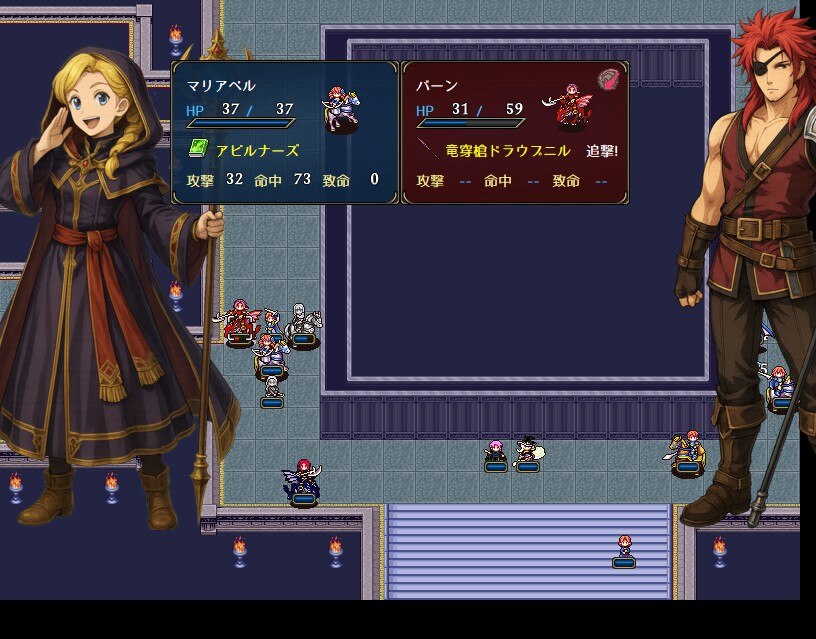The height and width of the screenshot is (639, 816).
Task: Click マリアベル's unit sprite in the forecast panel
Action: [x=340, y=108]
